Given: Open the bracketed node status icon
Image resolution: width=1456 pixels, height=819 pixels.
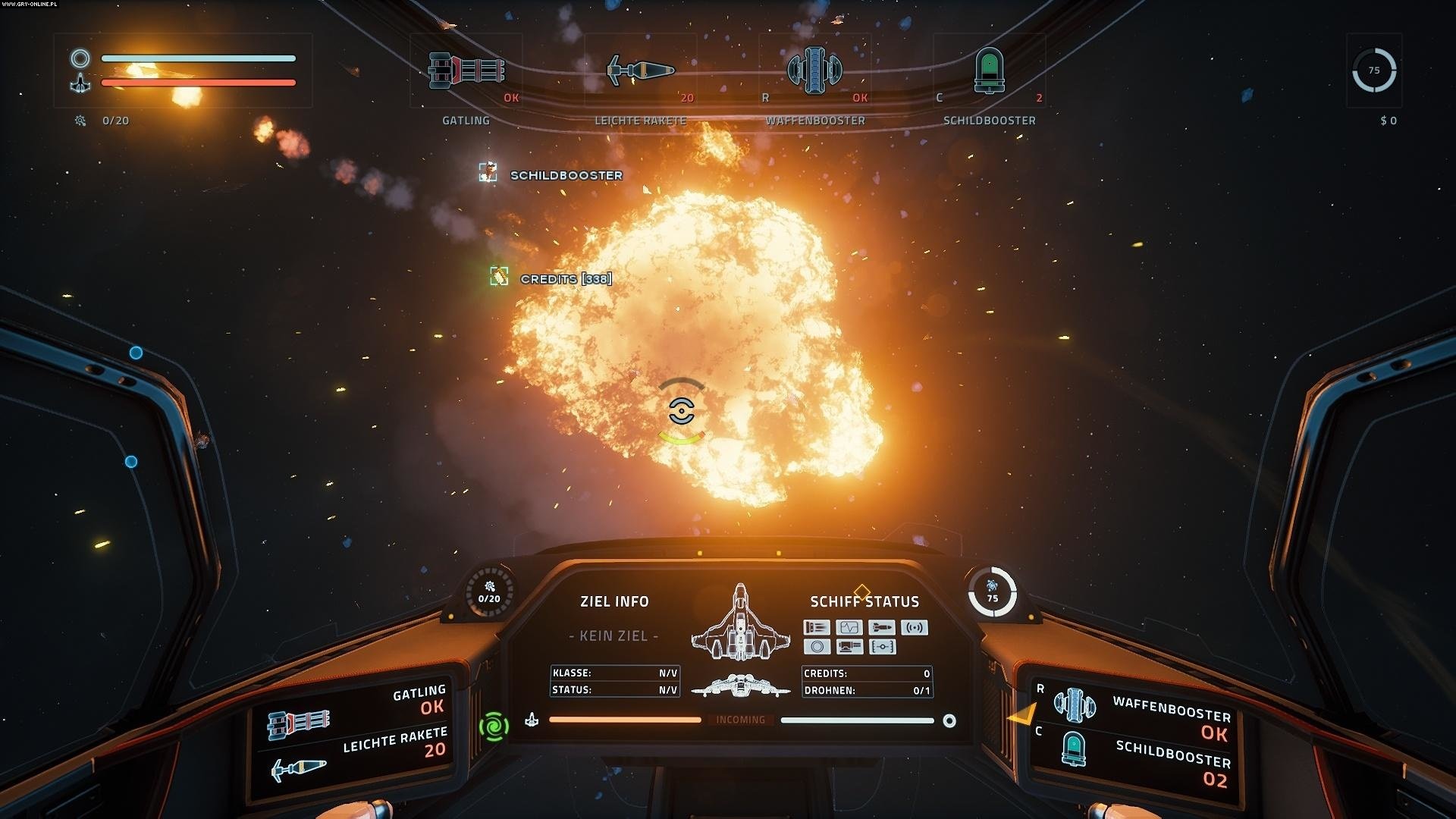Looking at the screenshot, I should click(x=883, y=647).
